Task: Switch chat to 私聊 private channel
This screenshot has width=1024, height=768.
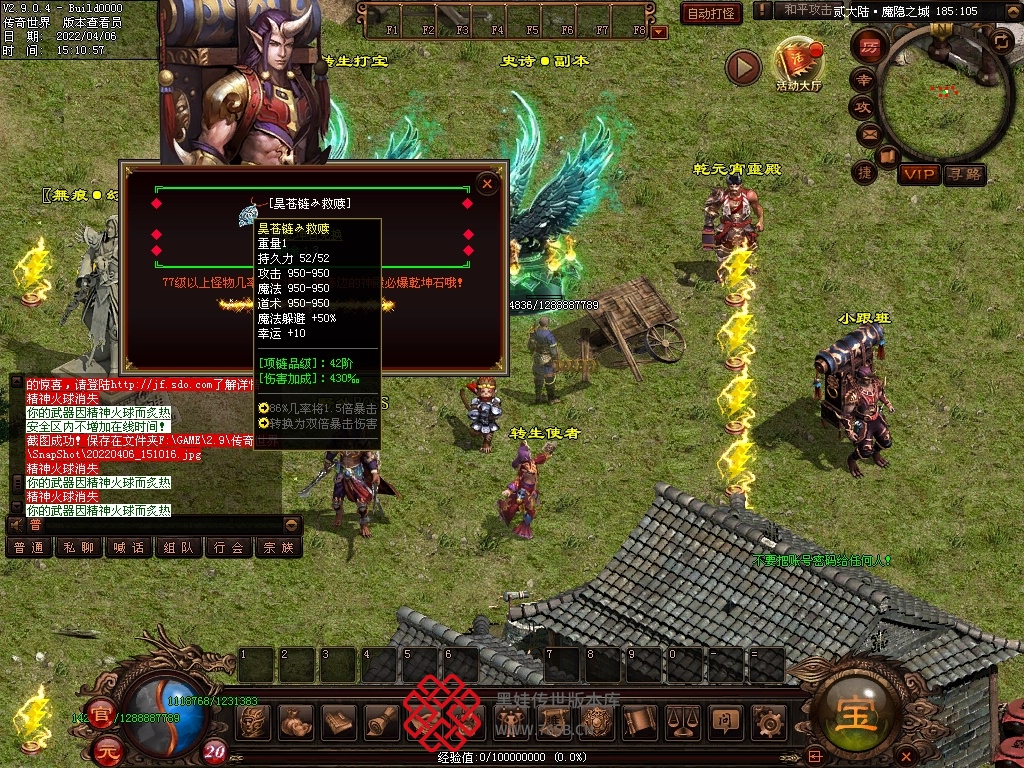Action: pos(78,548)
